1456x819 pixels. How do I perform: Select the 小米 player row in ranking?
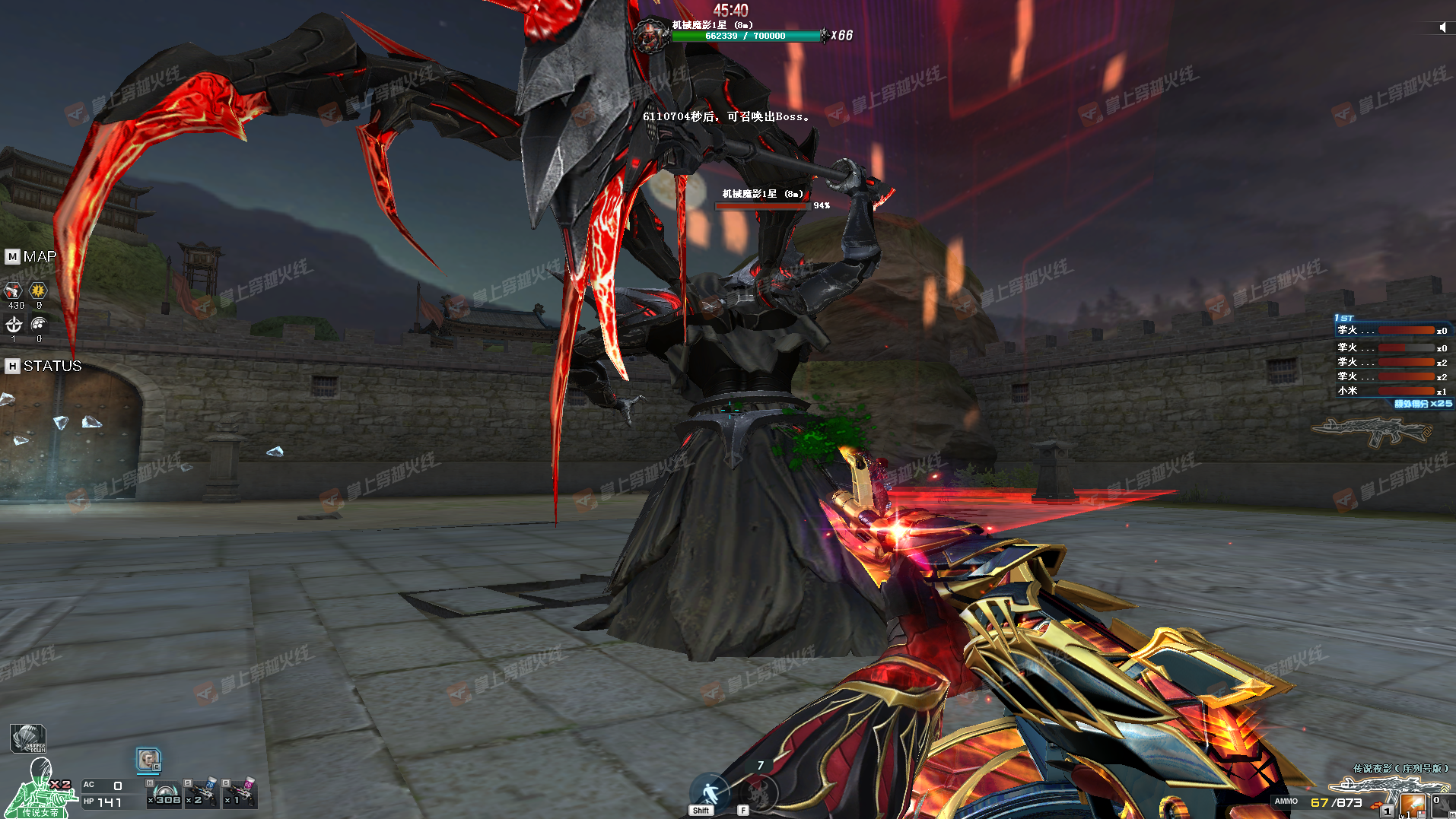tap(1391, 391)
